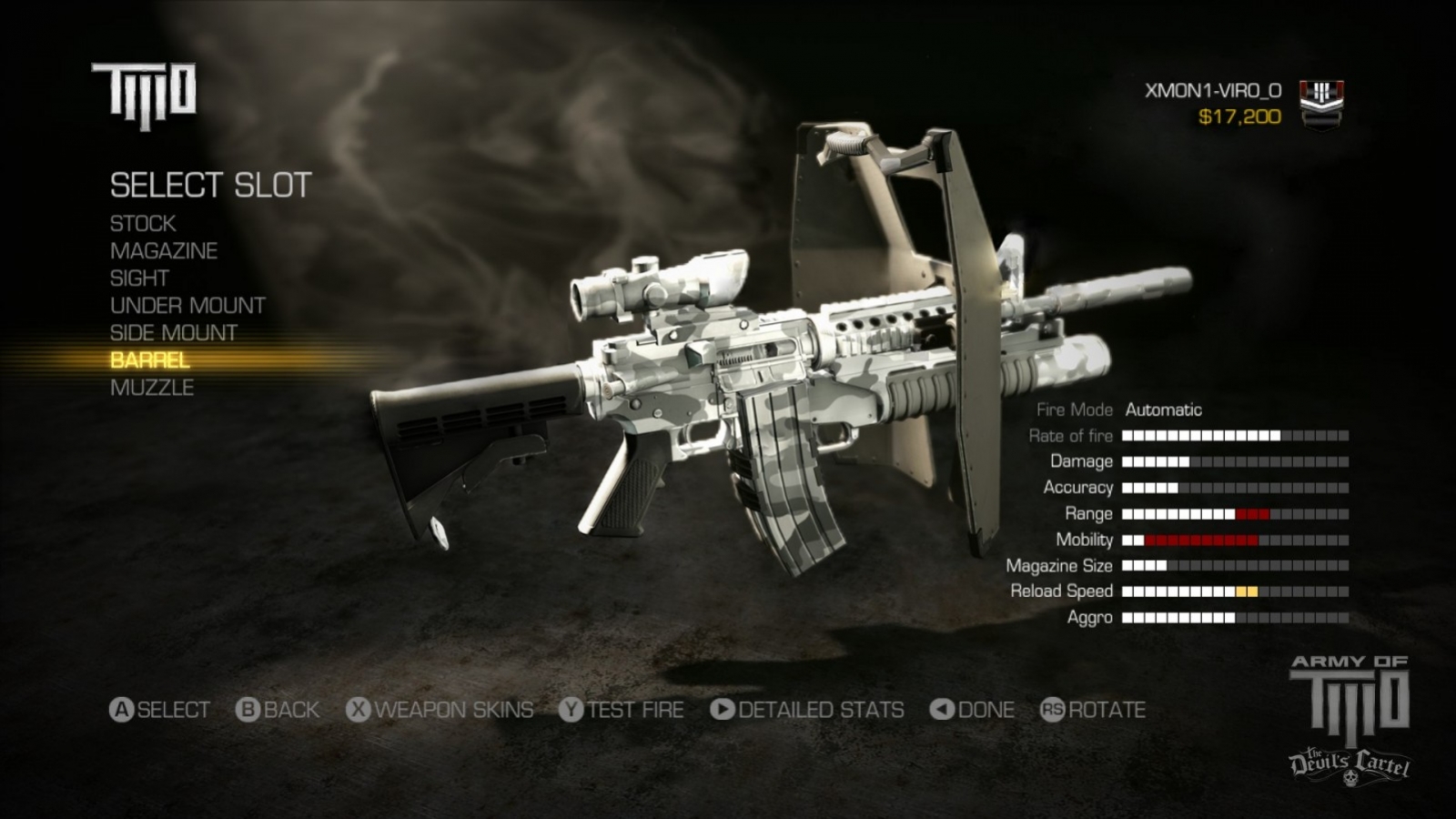This screenshot has height=819, width=1456.
Task: Select the BARREL slot
Action: pyautogui.click(x=148, y=360)
